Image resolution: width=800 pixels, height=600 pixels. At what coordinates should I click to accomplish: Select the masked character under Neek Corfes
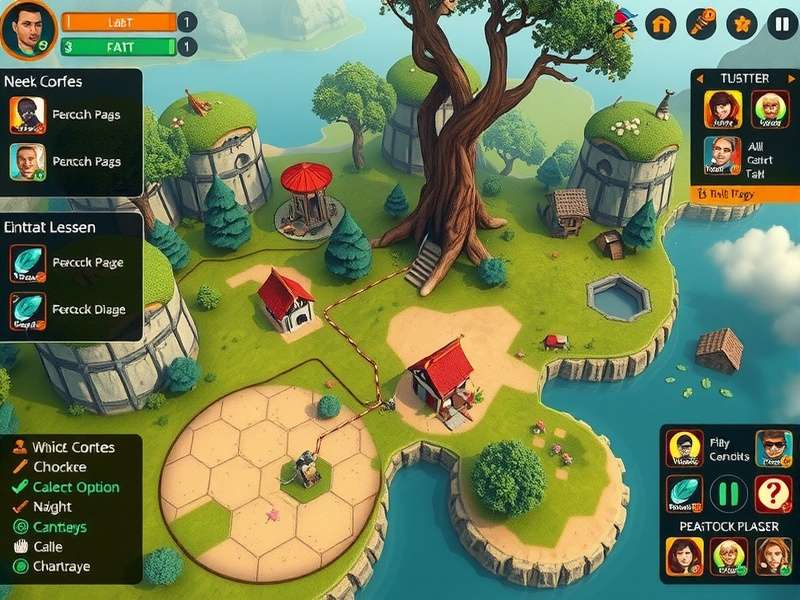[27, 115]
